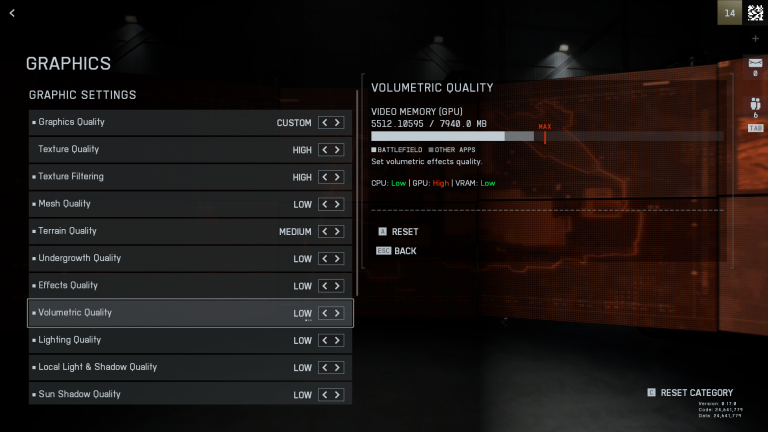Raise Undergrowth Quality with right arrow
Screen dimensions: 768x432
tap(338, 258)
